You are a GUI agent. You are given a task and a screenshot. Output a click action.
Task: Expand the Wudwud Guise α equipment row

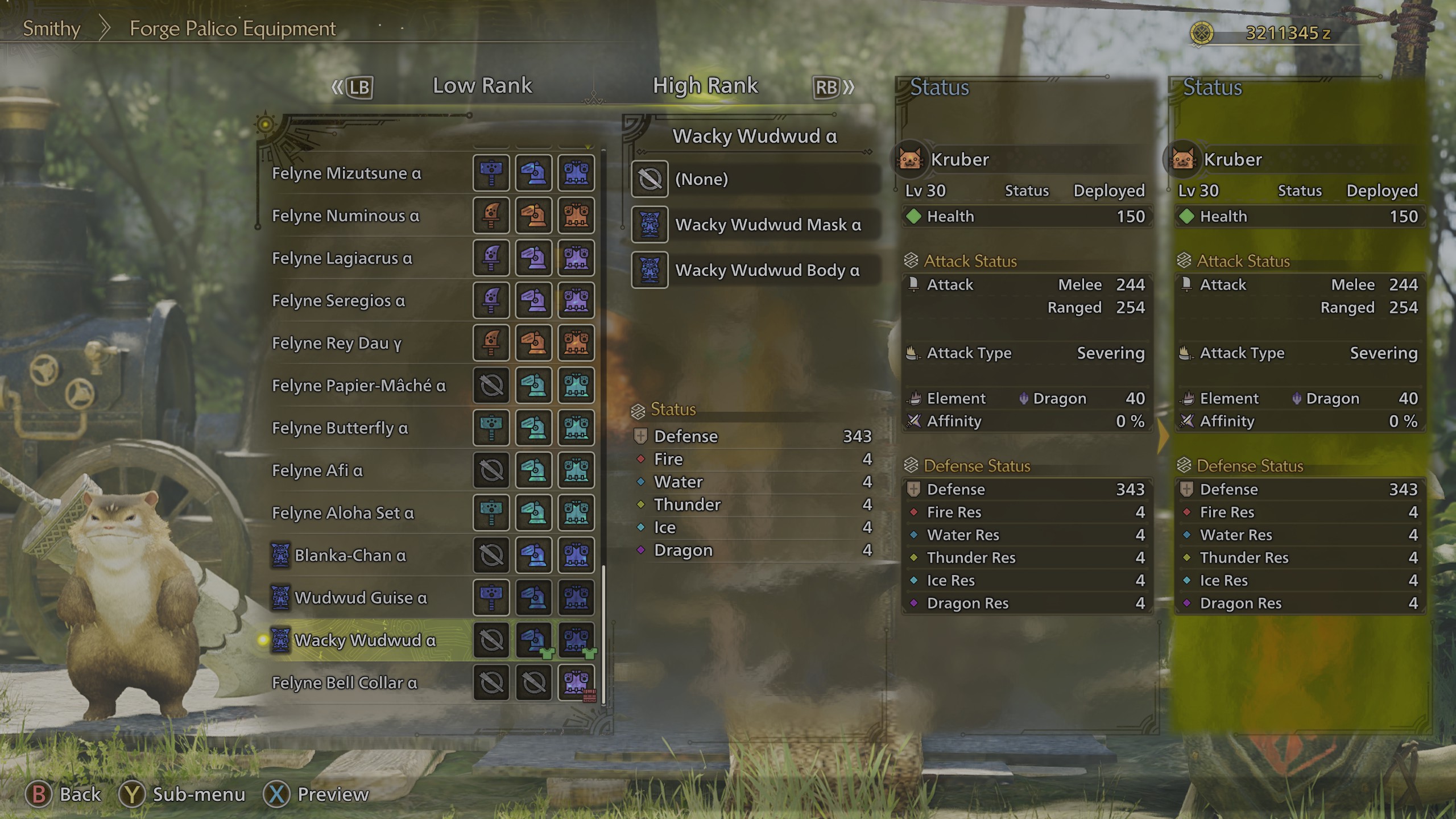(364, 598)
